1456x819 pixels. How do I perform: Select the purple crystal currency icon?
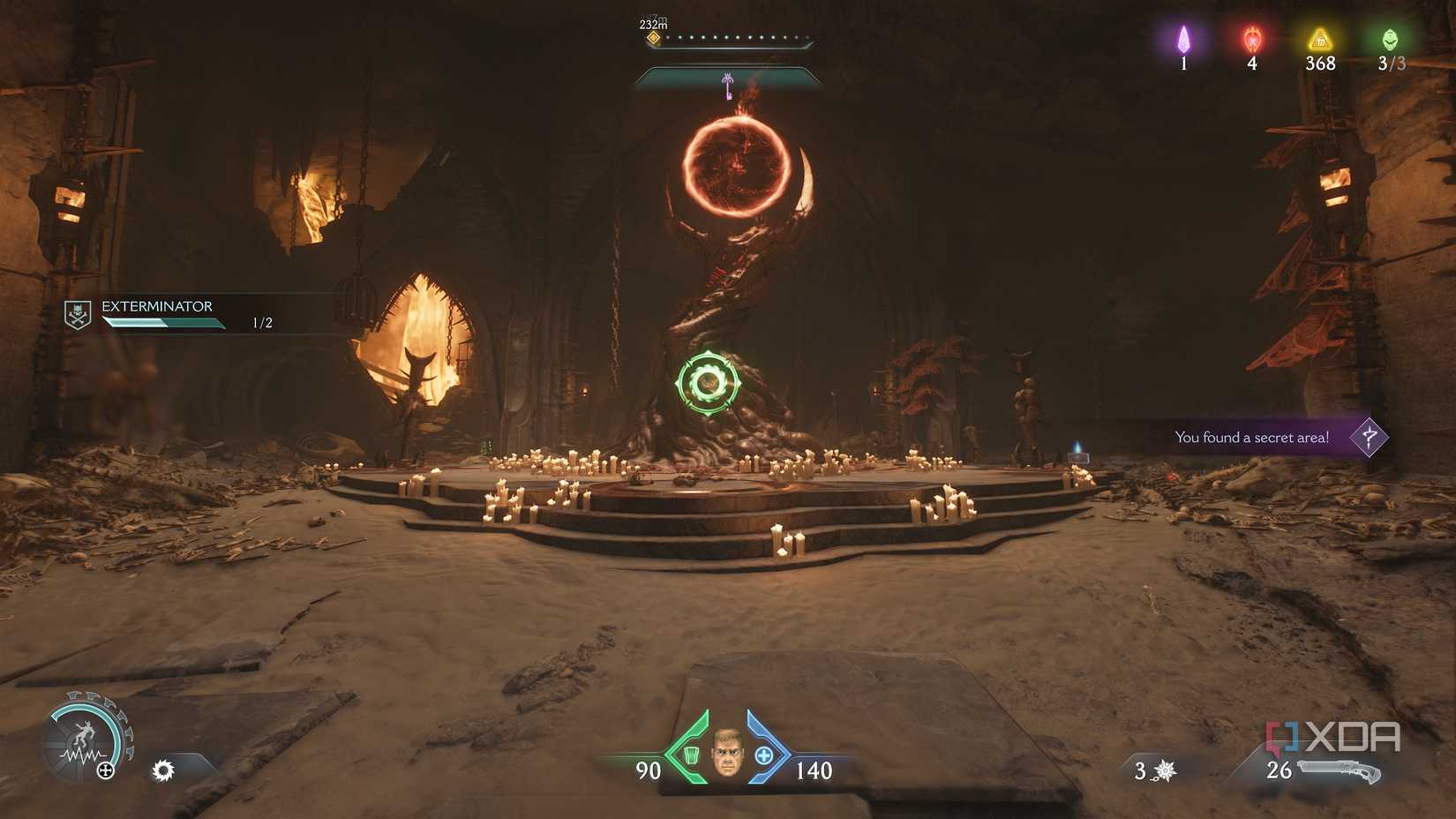coord(1183,40)
